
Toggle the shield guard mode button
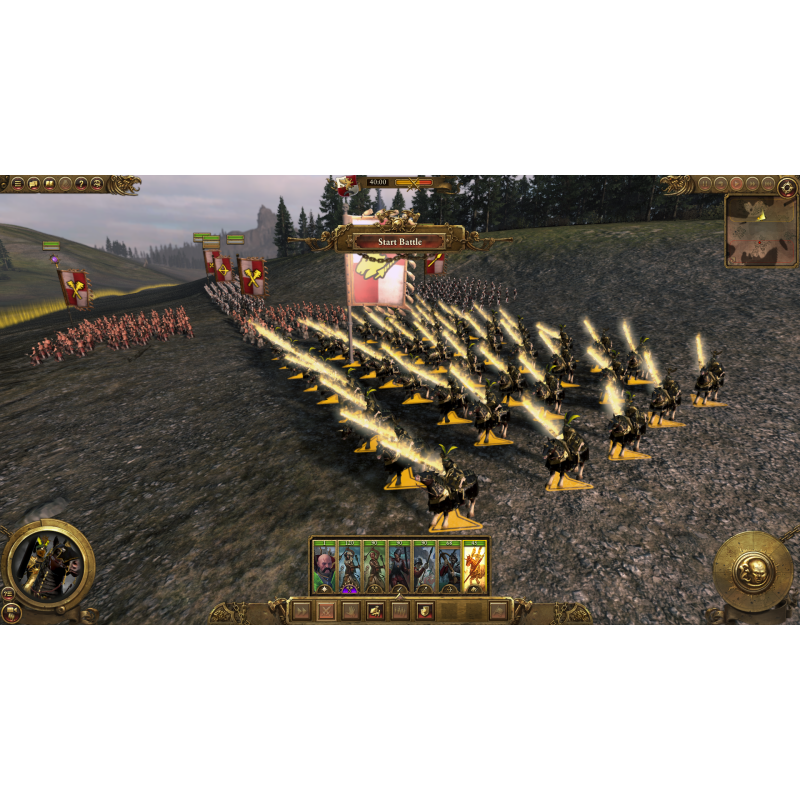(425, 611)
